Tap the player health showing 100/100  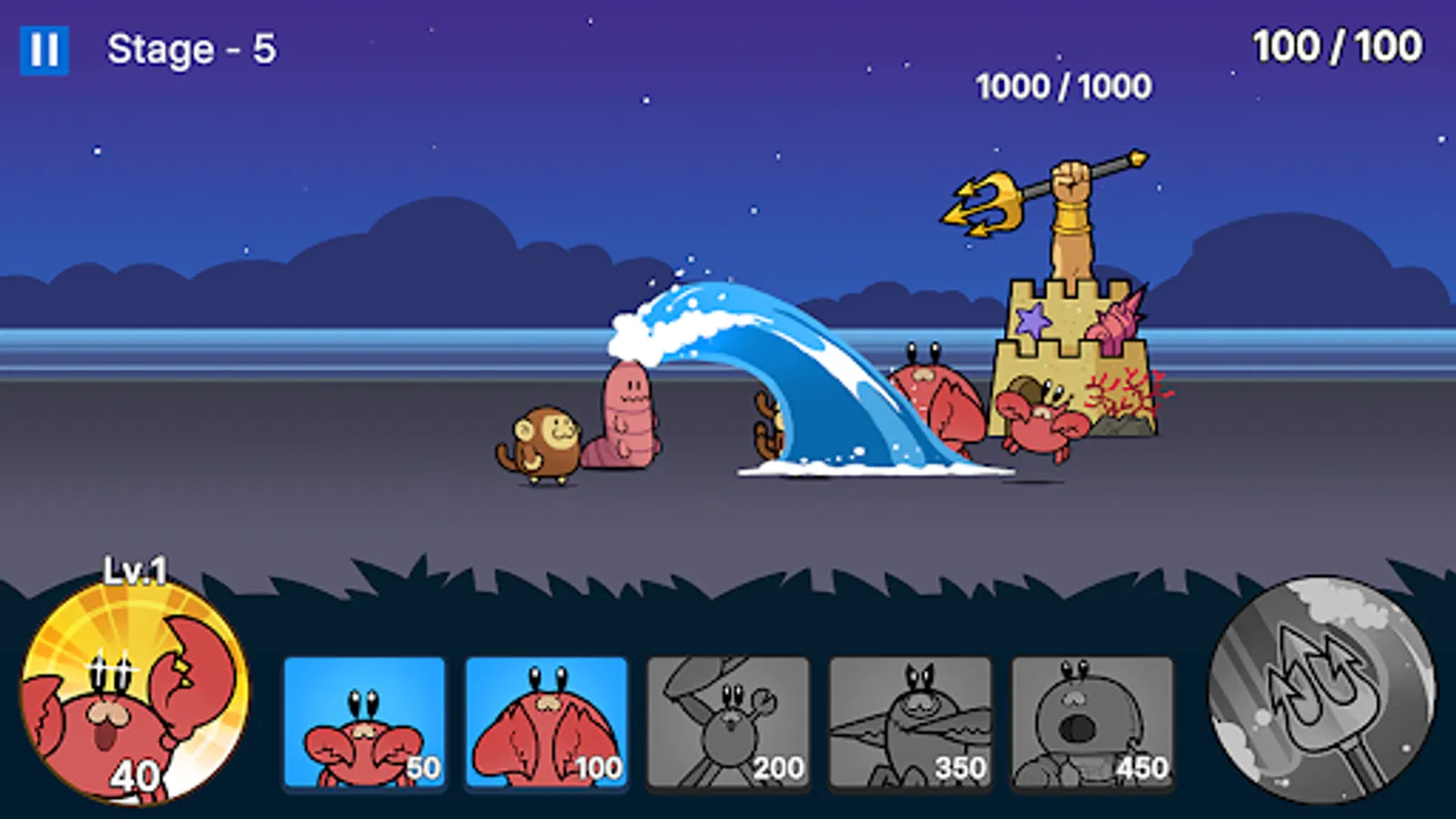[x=1334, y=42]
